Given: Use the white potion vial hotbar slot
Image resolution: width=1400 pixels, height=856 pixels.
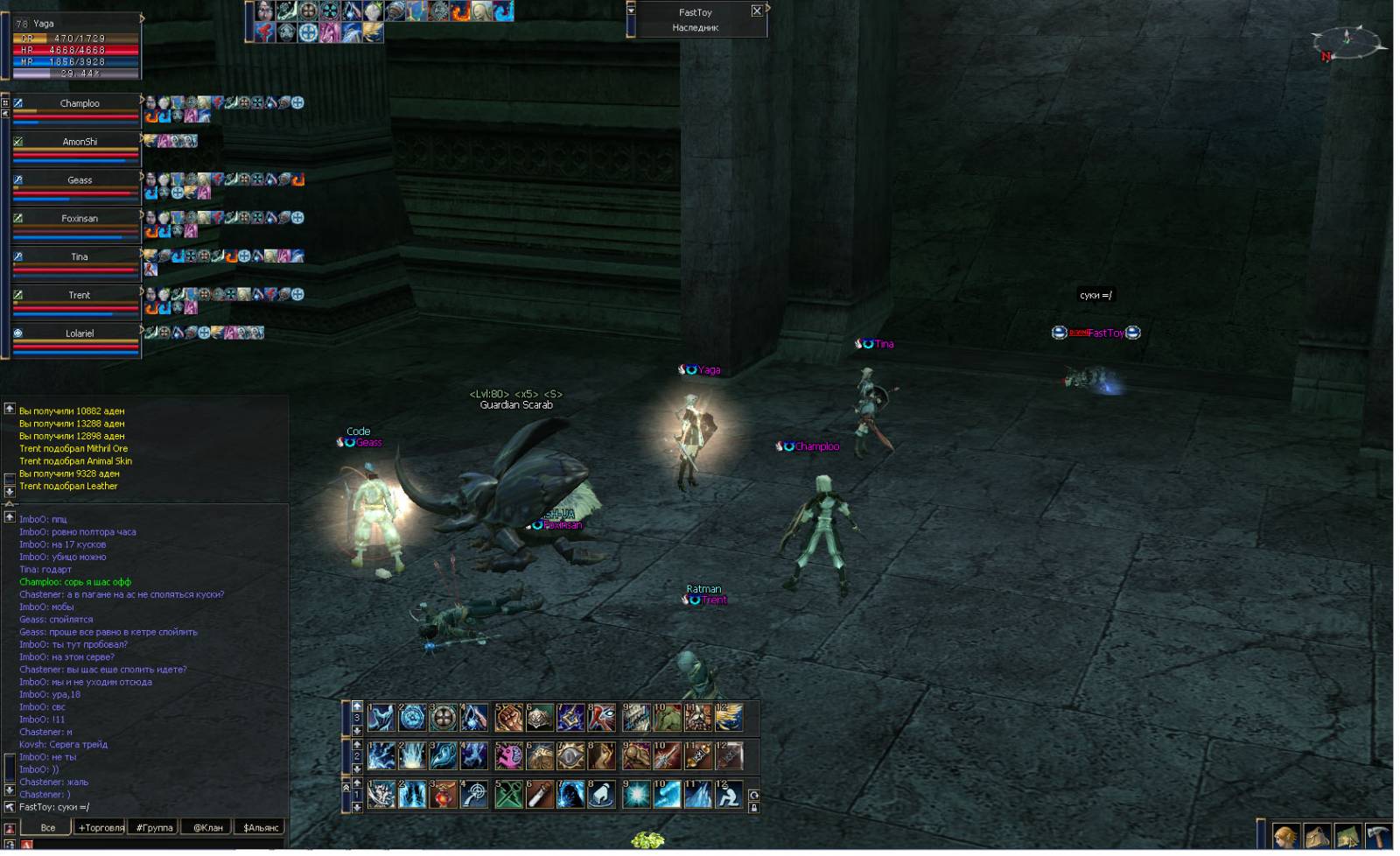Looking at the screenshot, I should 540,794.
